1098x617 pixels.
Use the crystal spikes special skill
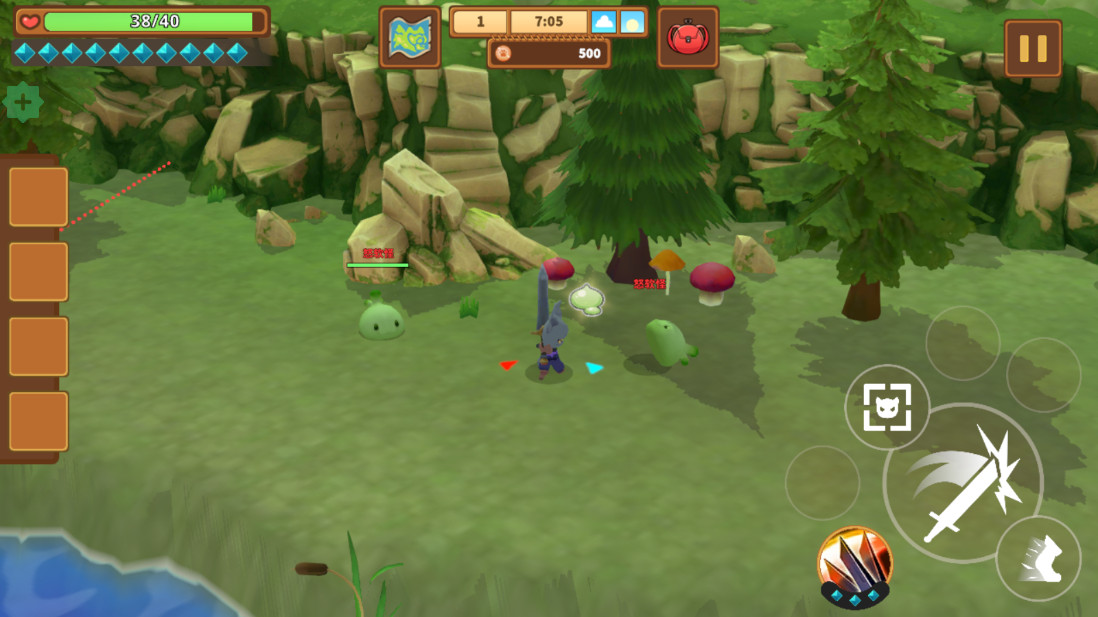(855, 566)
